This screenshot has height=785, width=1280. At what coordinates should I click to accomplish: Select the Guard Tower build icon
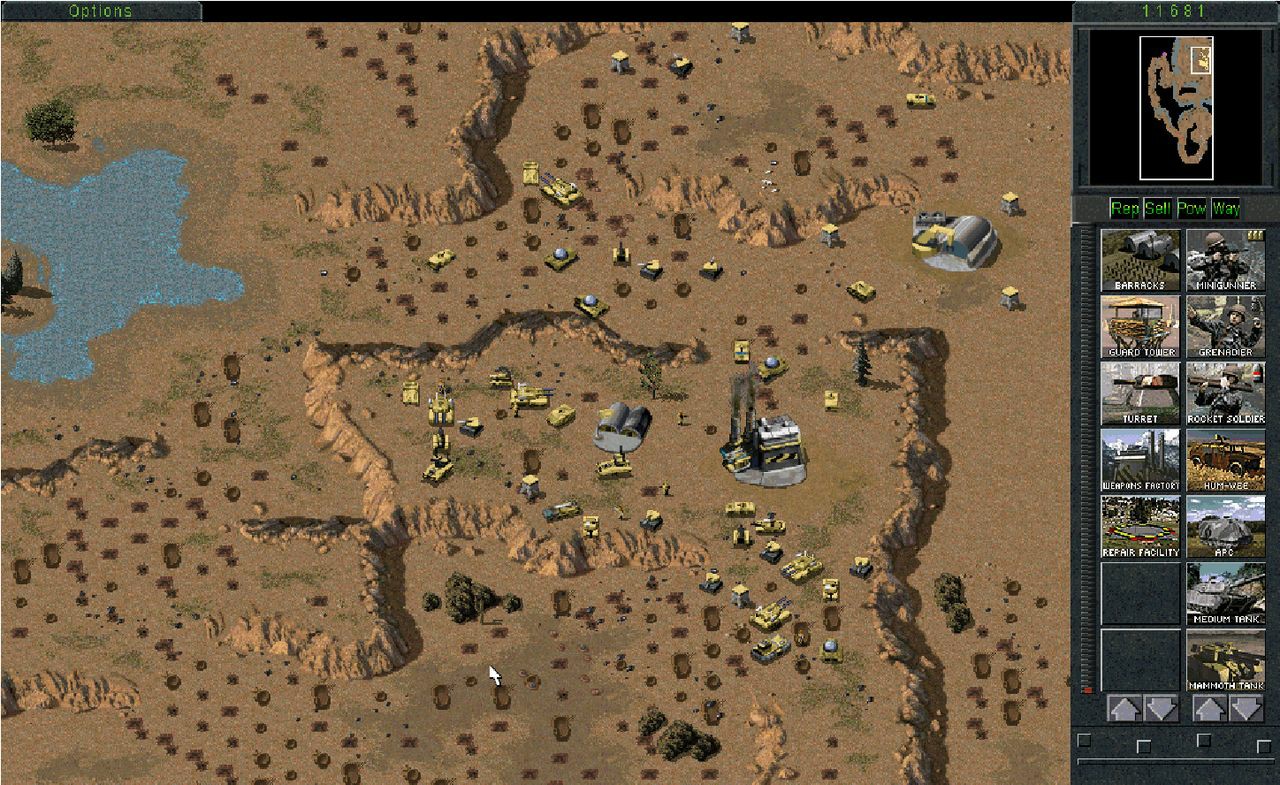[1141, 327]
